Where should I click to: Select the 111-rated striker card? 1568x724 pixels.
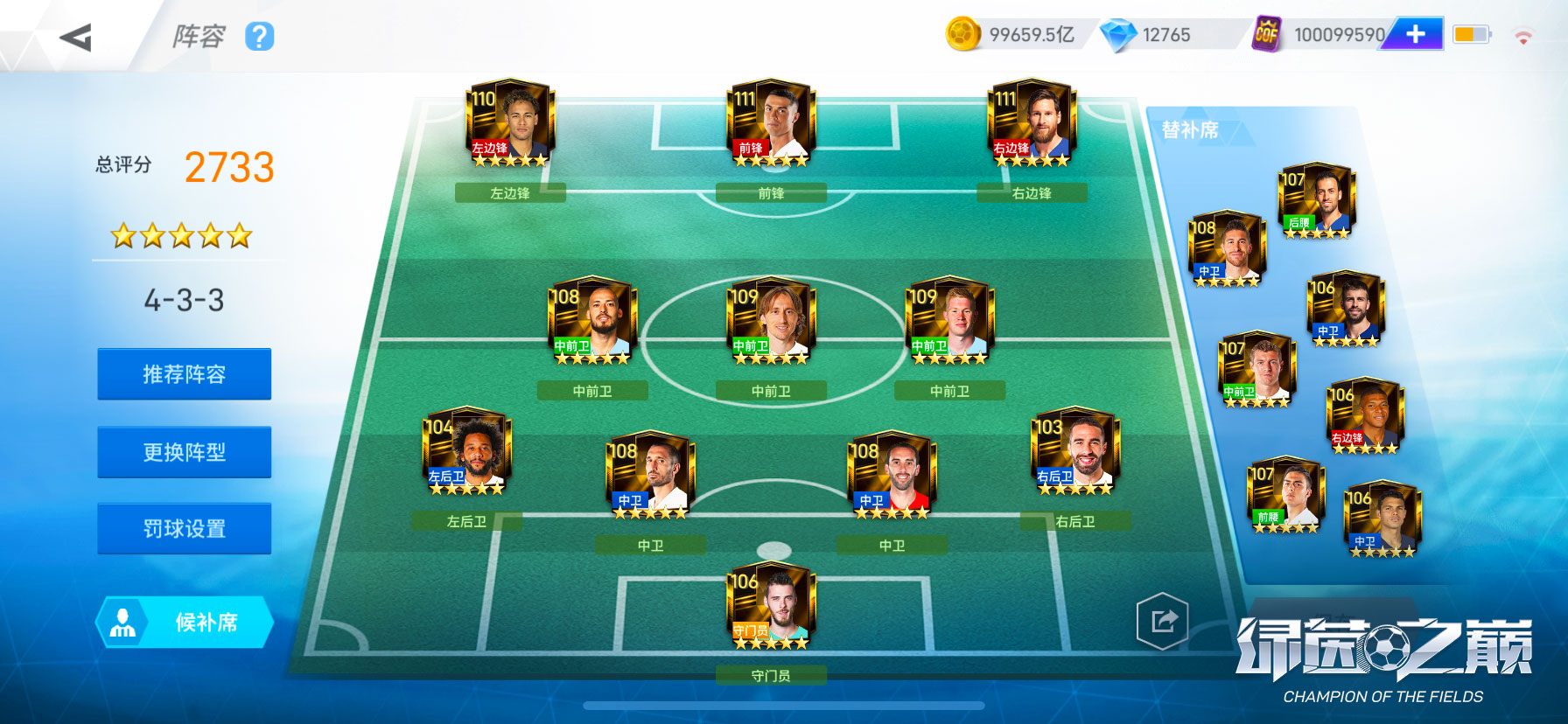[x=770, y=123]
